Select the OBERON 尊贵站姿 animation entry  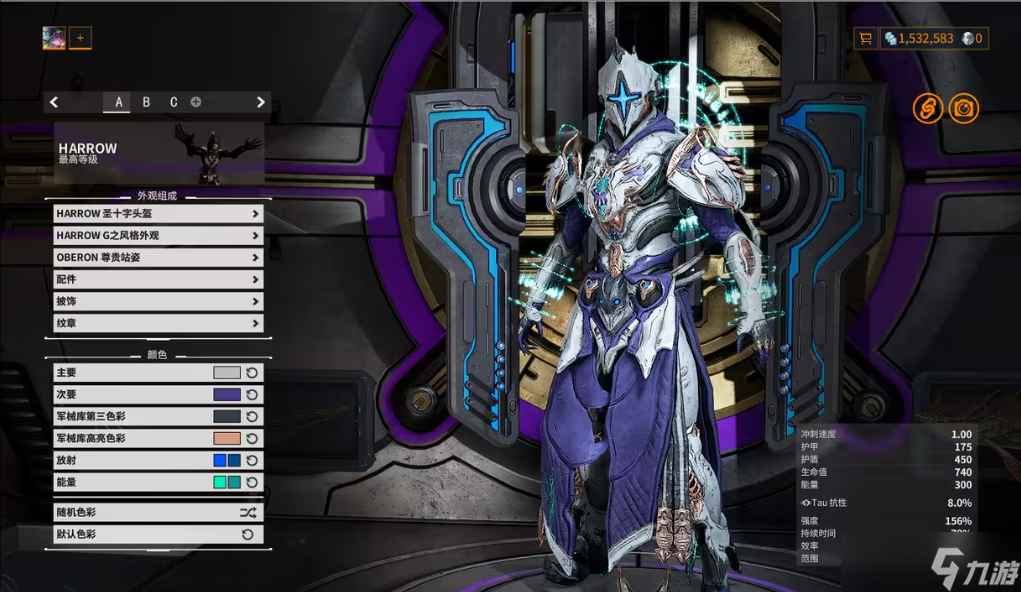coord(158,257)
